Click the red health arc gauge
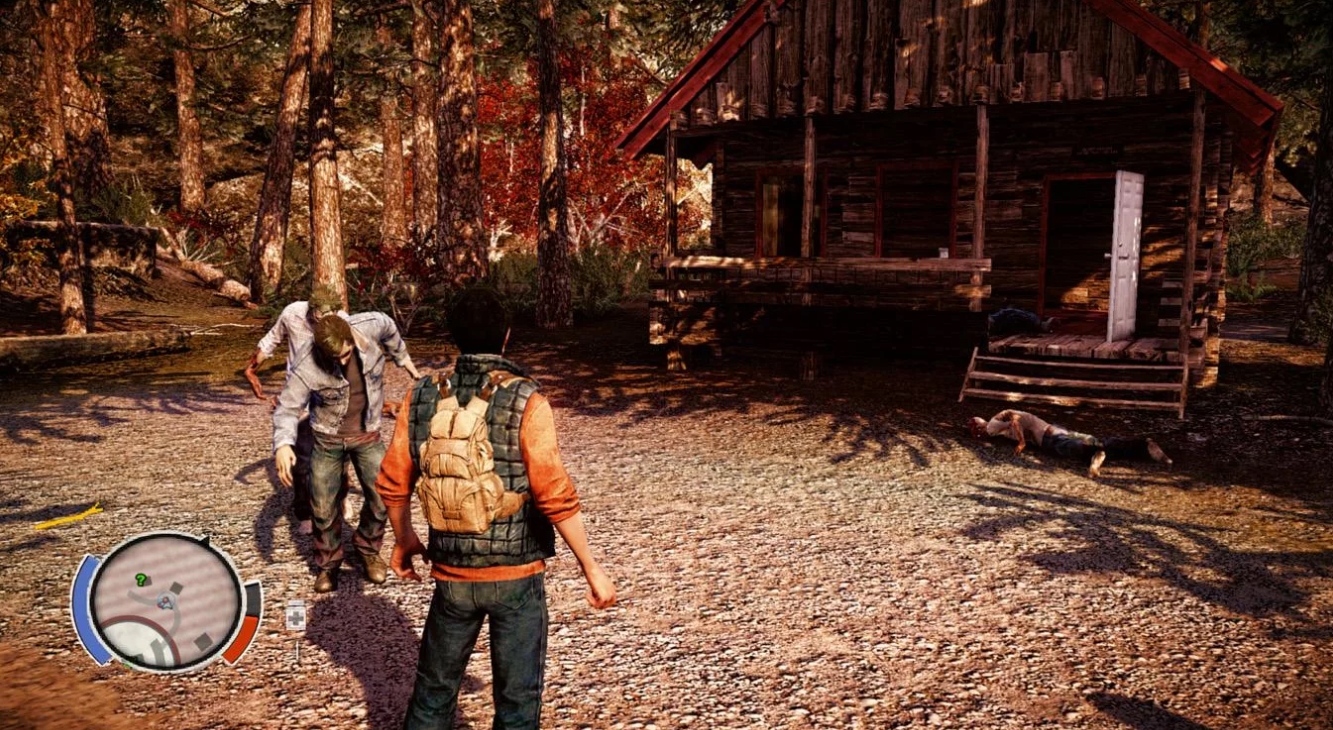Screen dimensions: 1333x730 tap(242, 639)
